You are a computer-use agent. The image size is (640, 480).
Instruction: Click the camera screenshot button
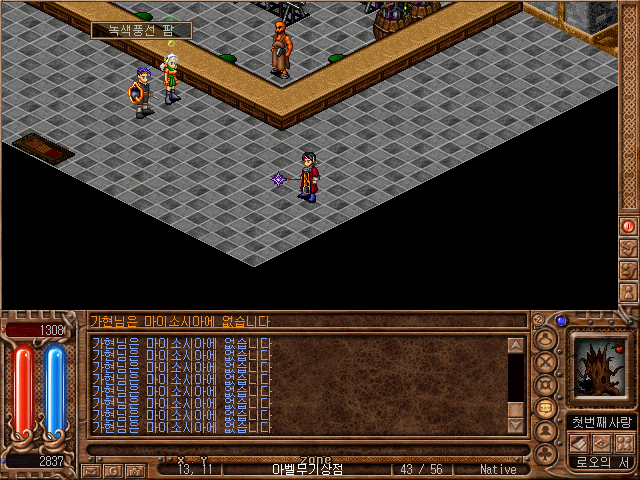coord(134,469)
